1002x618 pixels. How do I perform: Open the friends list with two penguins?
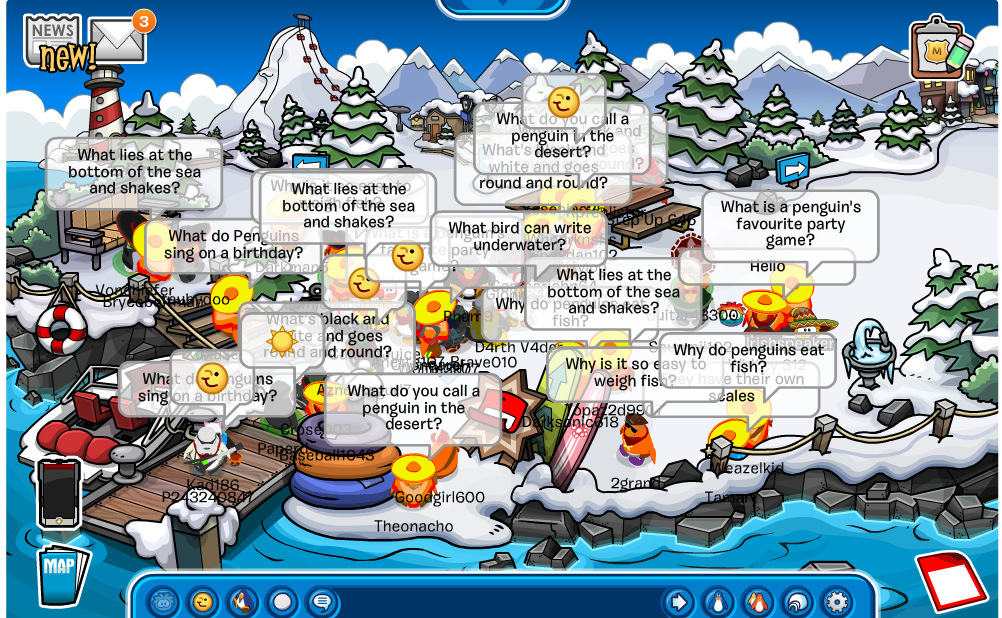[x=757, y=602]
